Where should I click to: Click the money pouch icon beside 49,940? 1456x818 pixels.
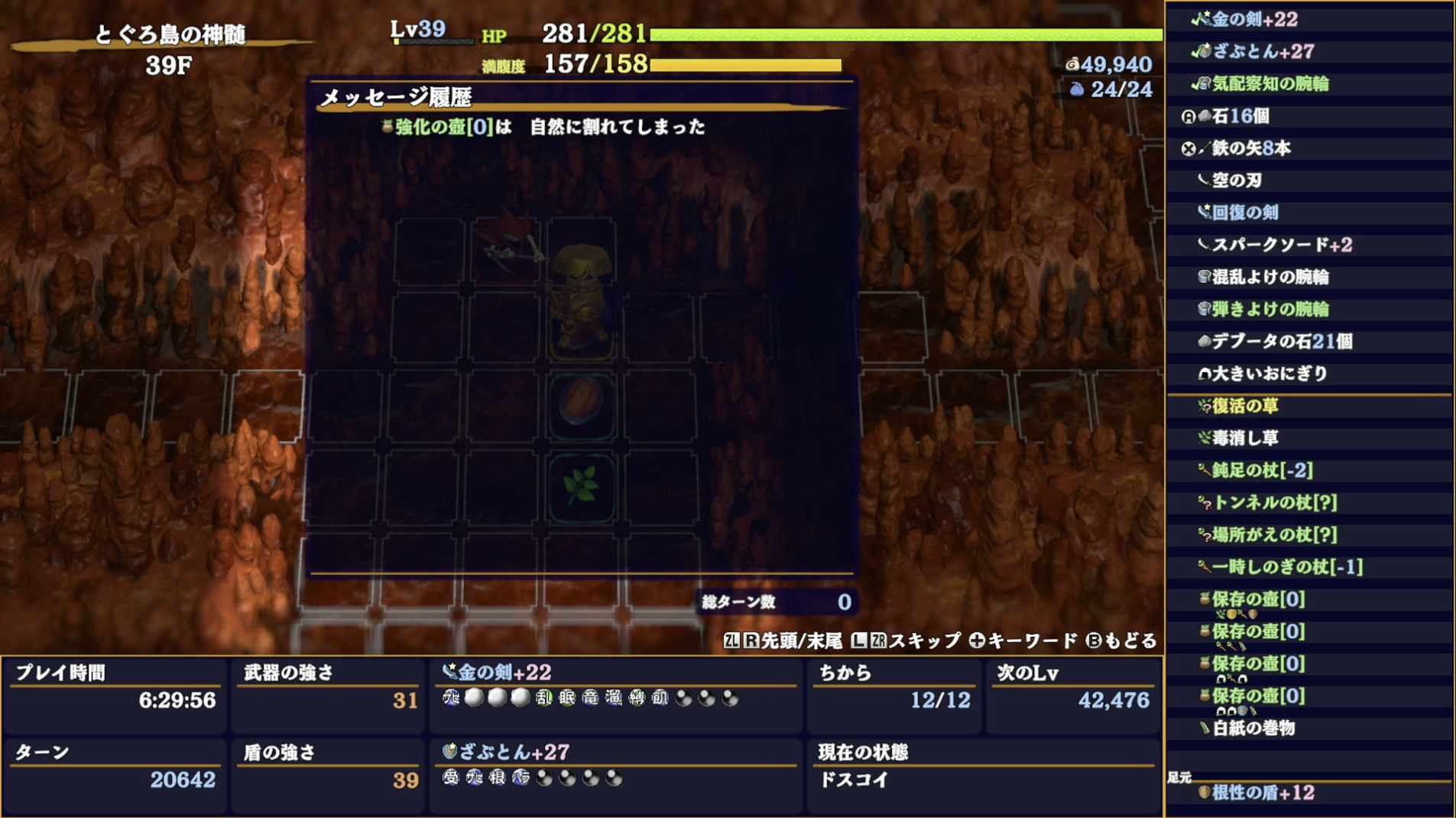1072,66
